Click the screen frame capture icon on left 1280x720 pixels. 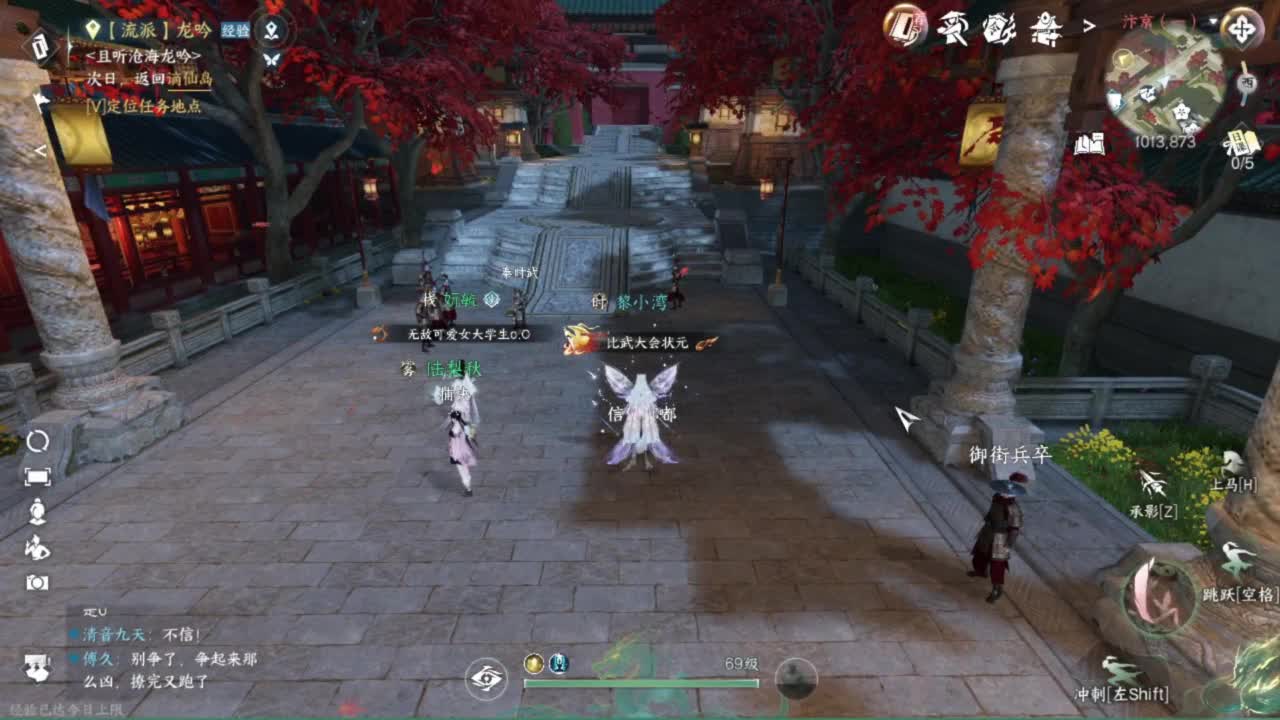38,477
